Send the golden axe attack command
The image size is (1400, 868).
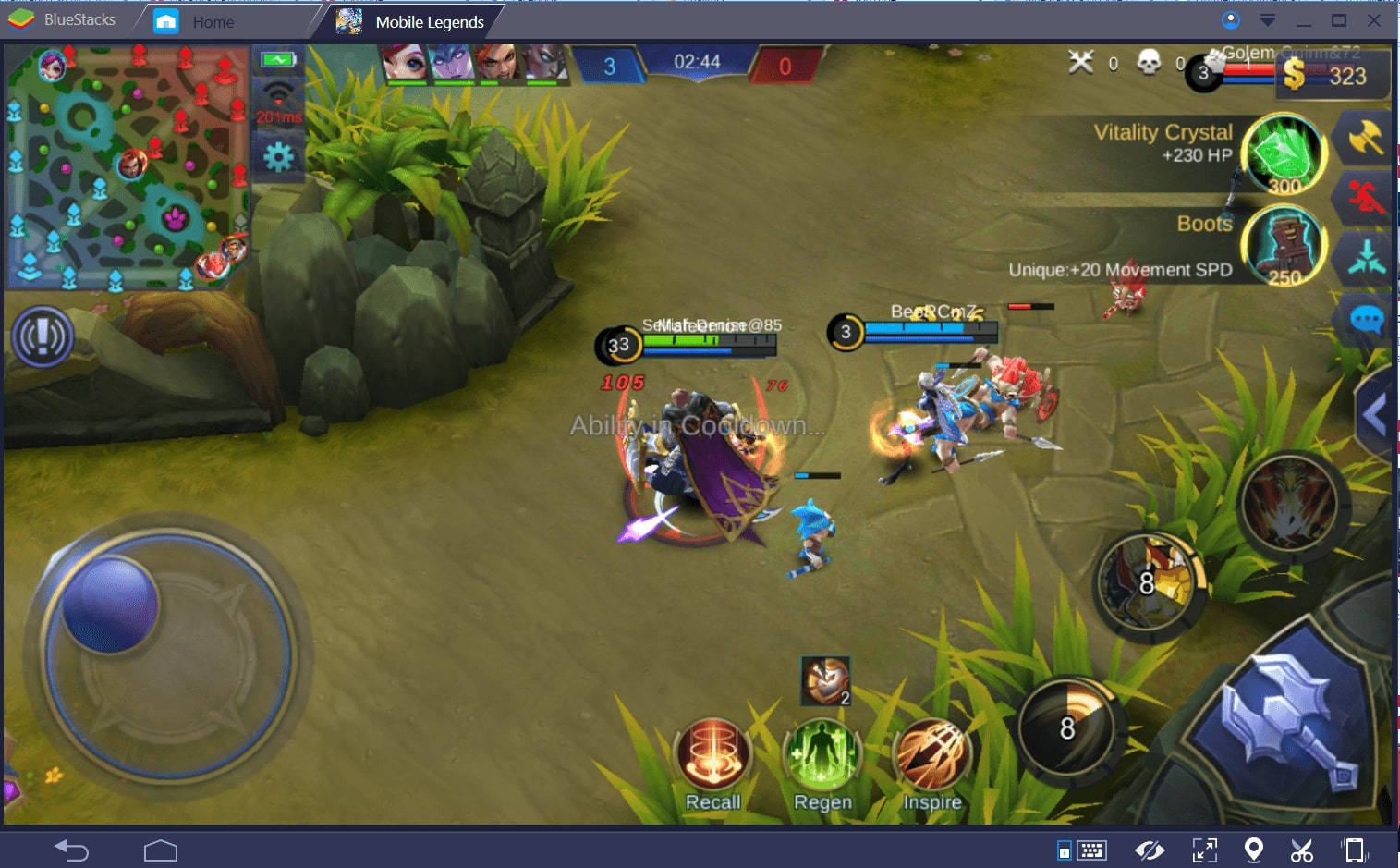click(x=1365, y=139)
